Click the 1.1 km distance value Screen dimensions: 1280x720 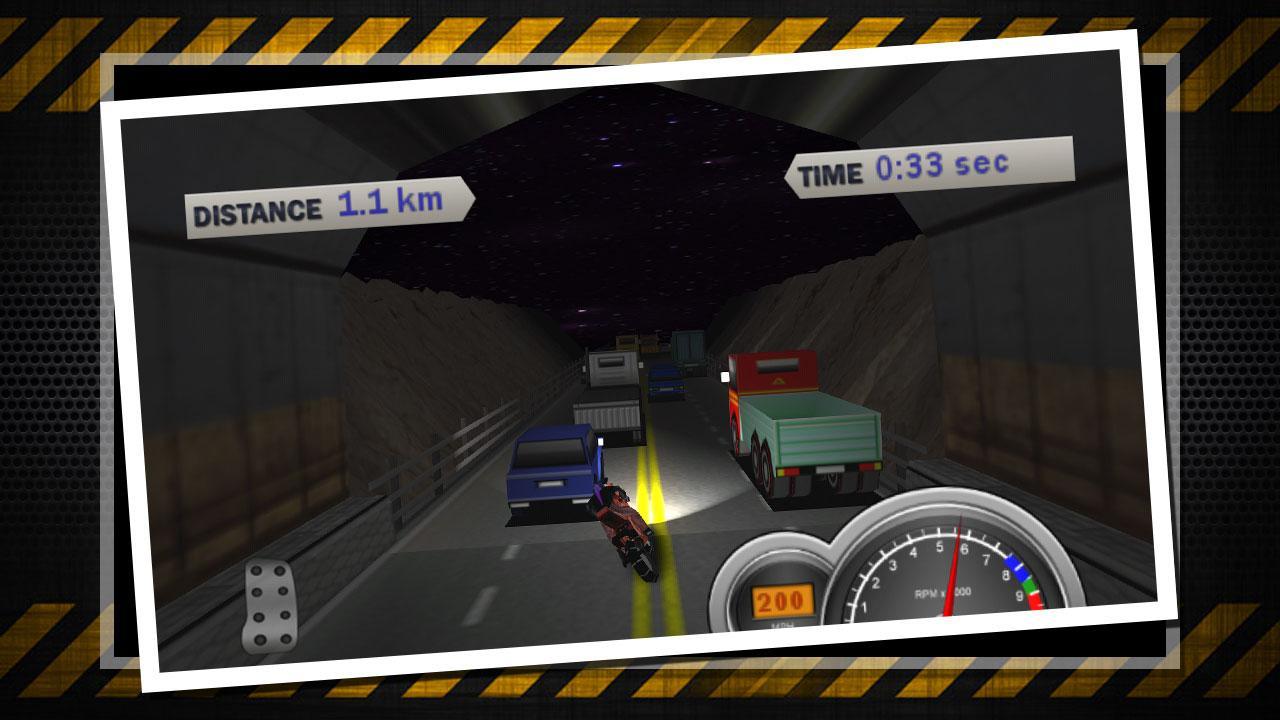[x=390, y=202]
